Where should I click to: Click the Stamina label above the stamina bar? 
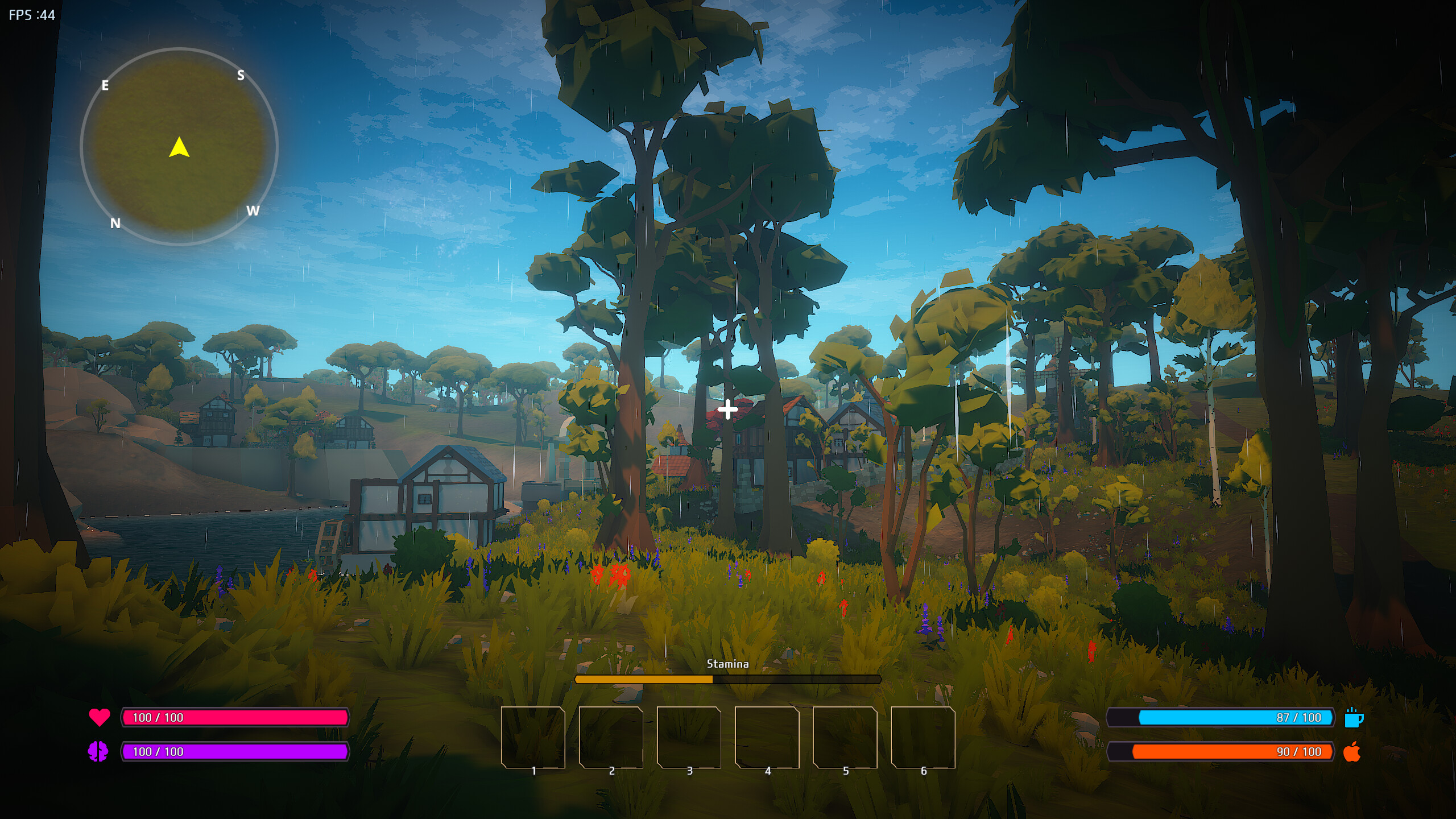[729, 663]
